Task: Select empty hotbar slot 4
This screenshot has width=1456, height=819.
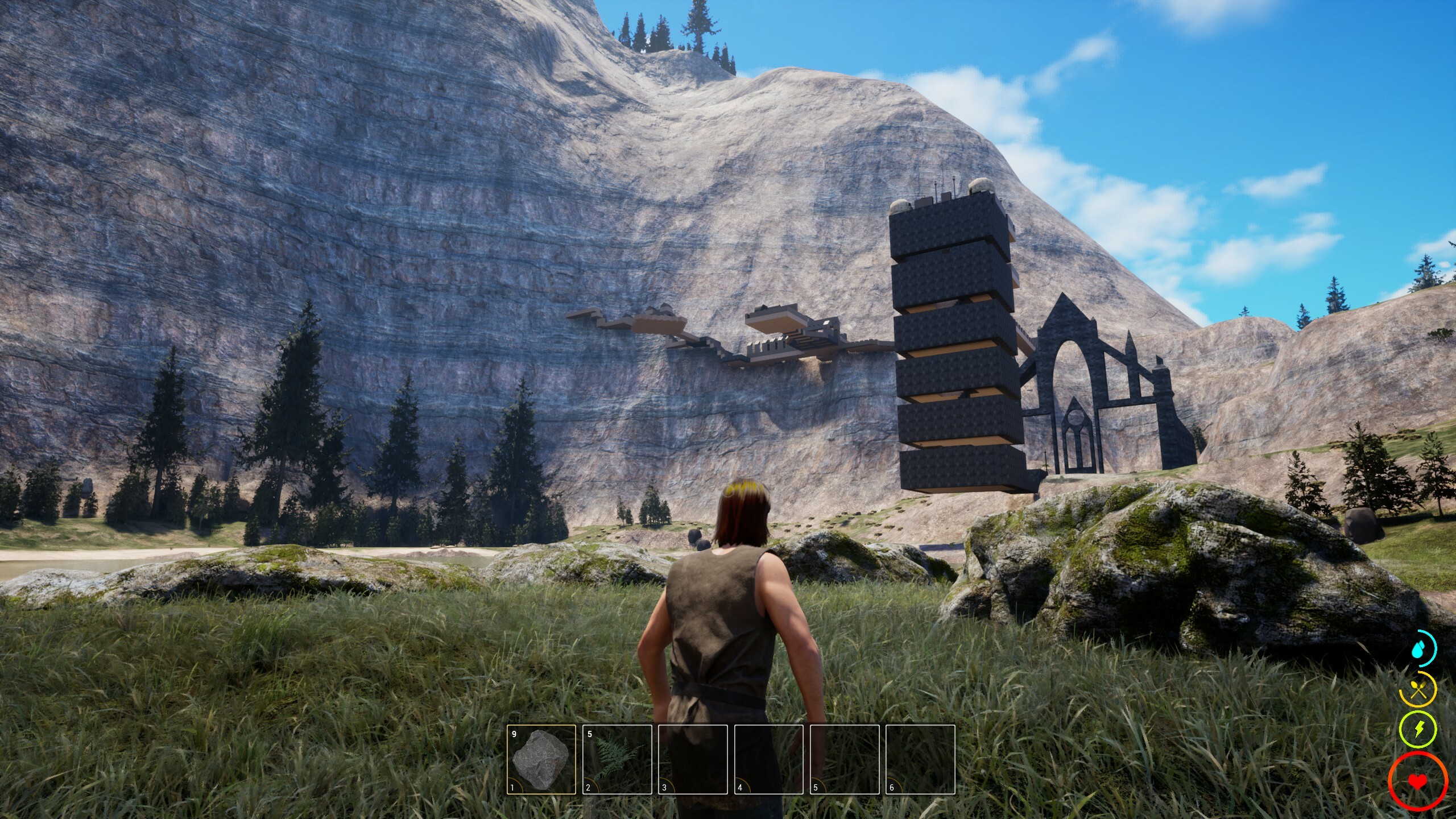Action: click(x=769, y=759)
